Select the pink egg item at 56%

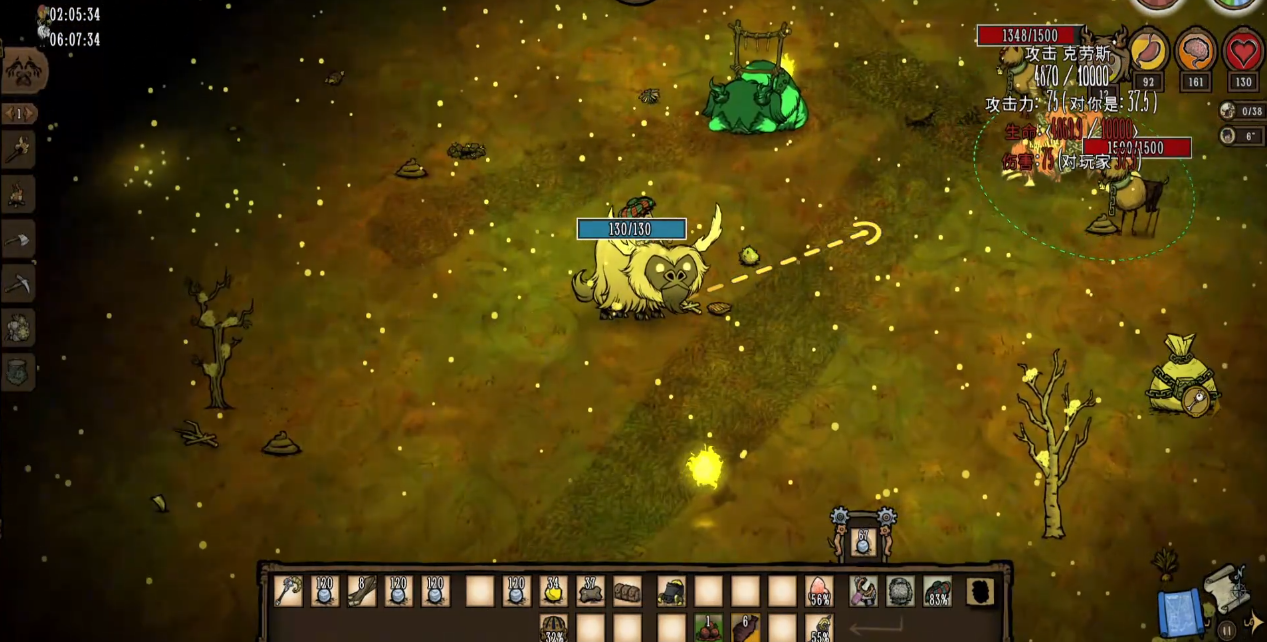[818, 590]
